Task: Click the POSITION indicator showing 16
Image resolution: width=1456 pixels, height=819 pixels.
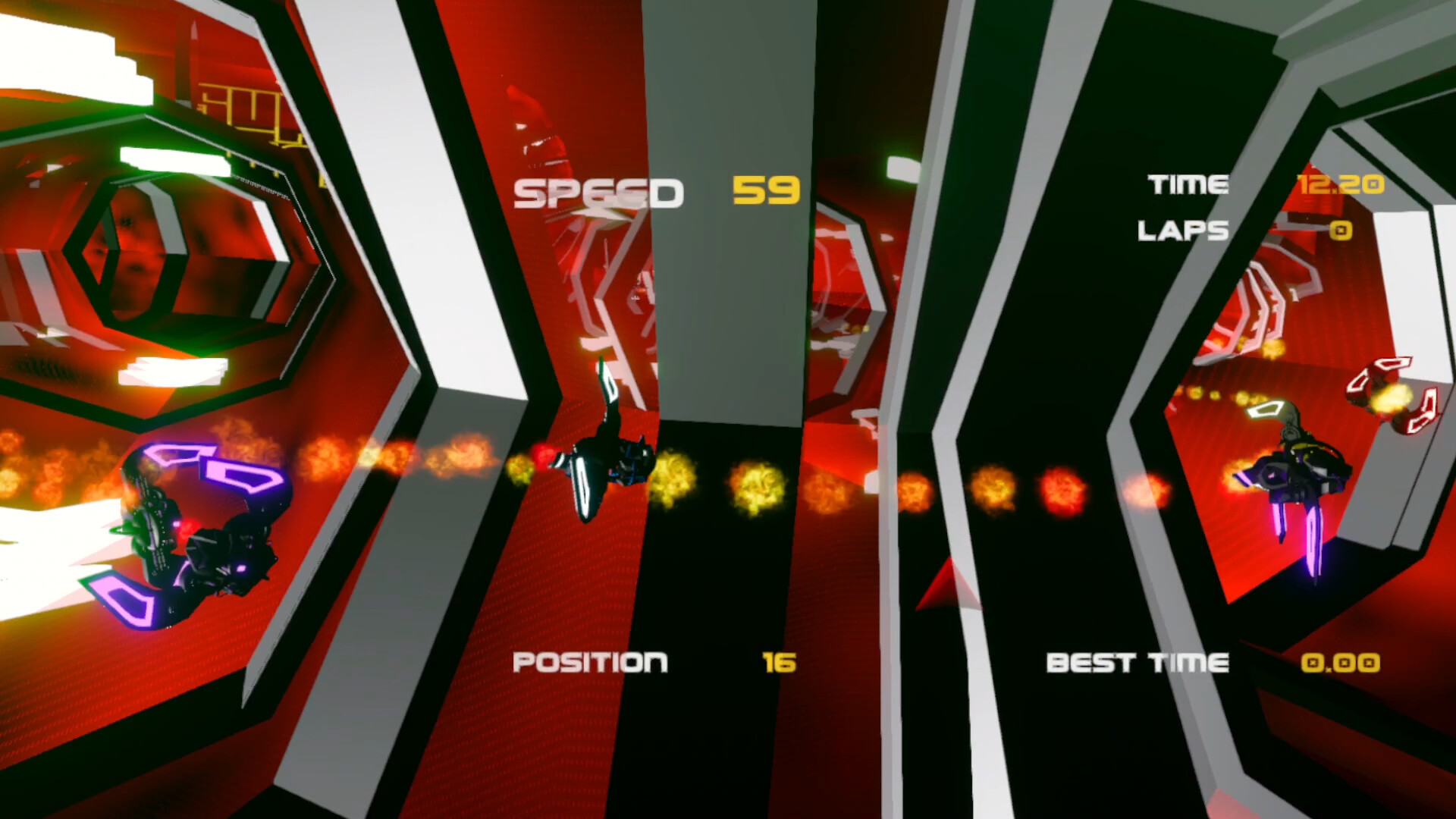Action: click(x=652, y=663)
